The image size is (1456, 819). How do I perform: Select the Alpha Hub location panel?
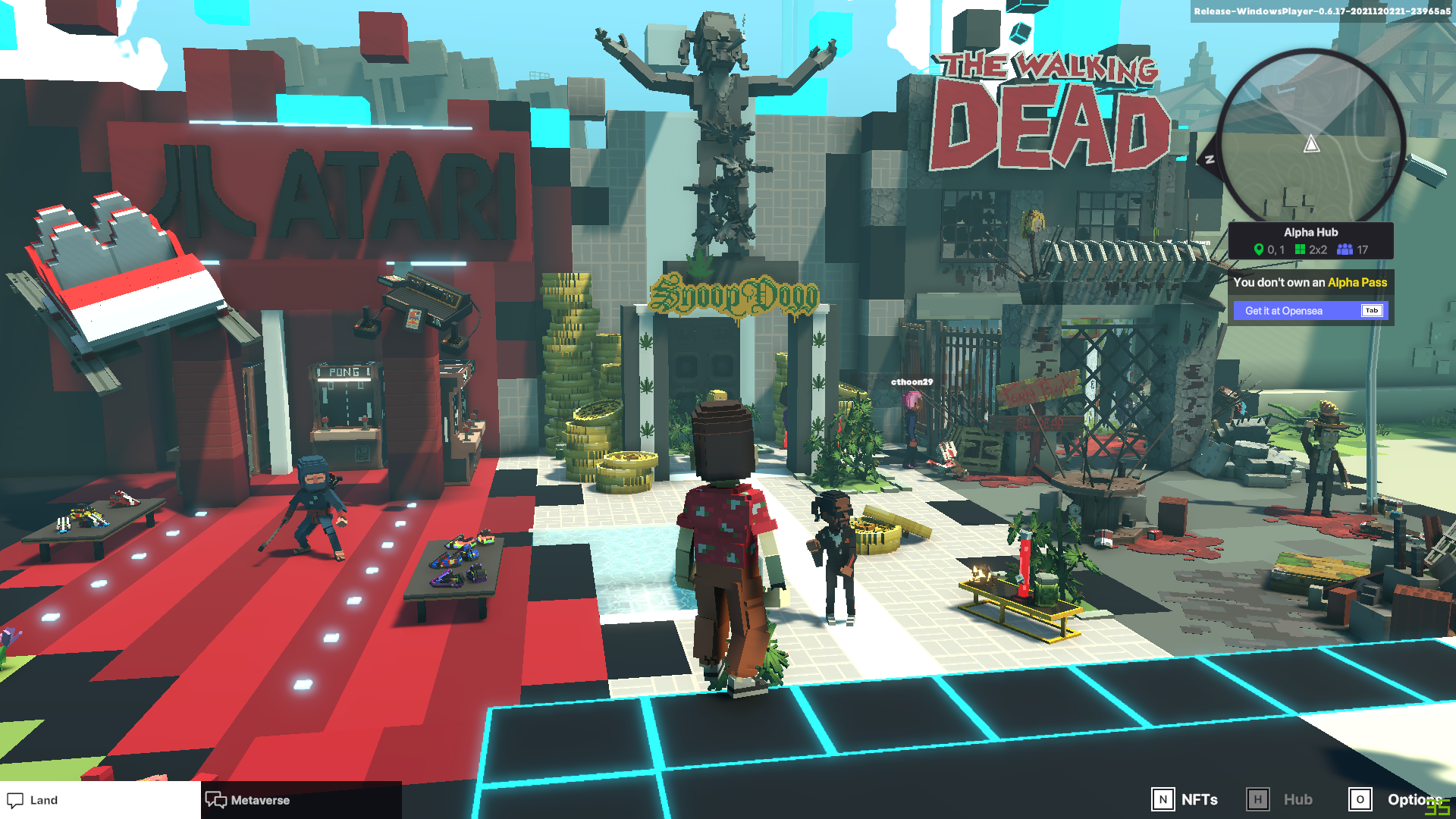click(1310, 240)
